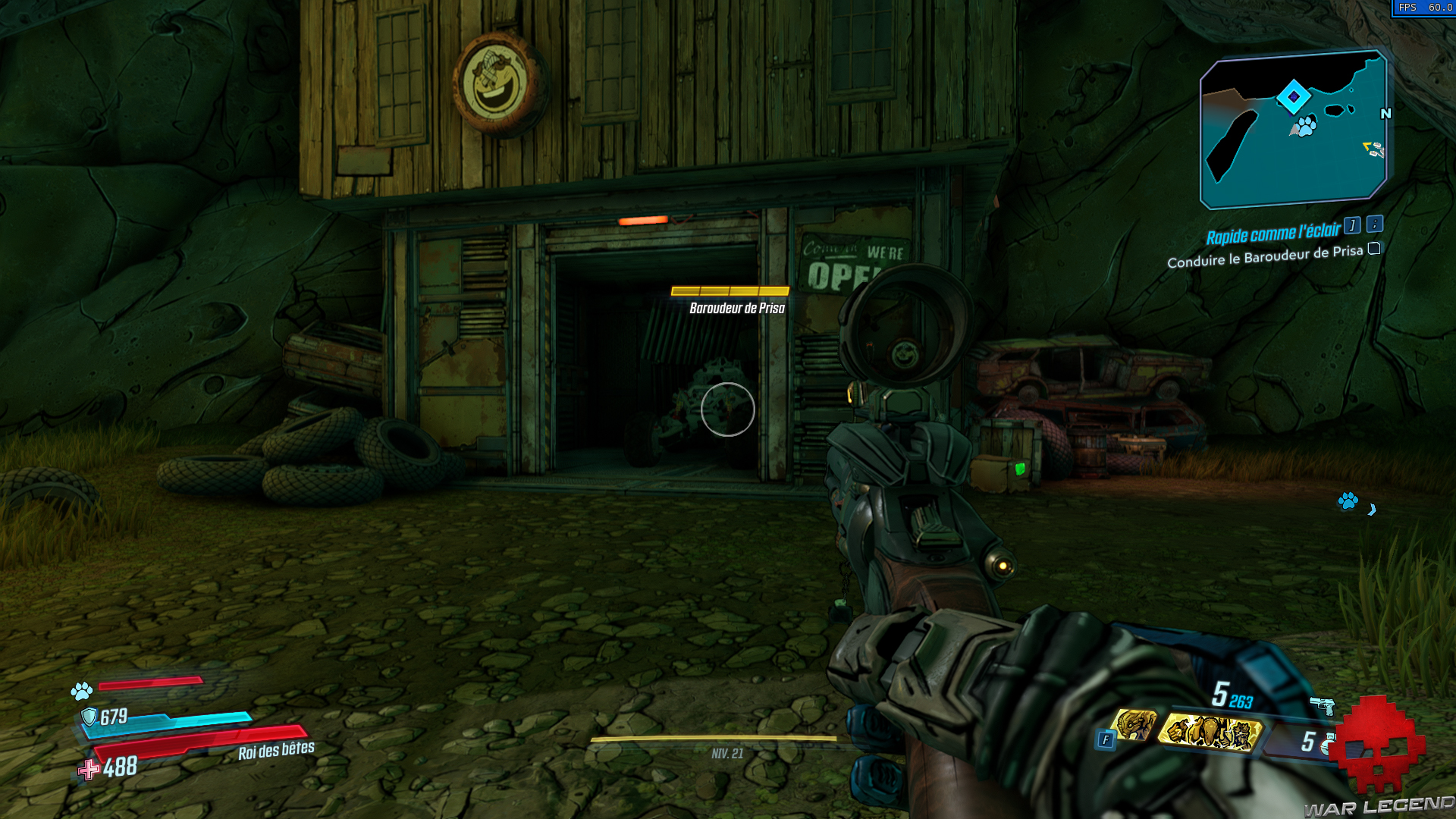The image size is (1456, 819).
Task: Open the yellow vehicle chevron marker on the minimap
Action: click(1367, 146)
